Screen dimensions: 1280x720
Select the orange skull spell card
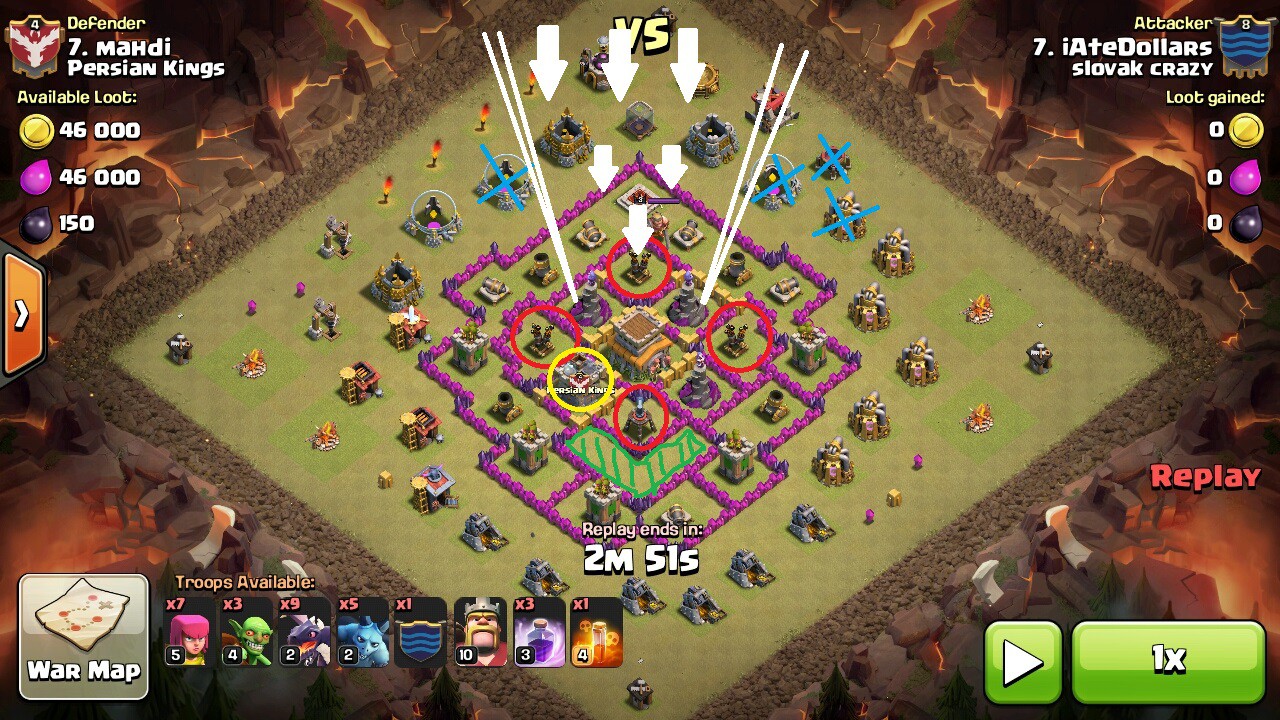click(x=596, y=632)
